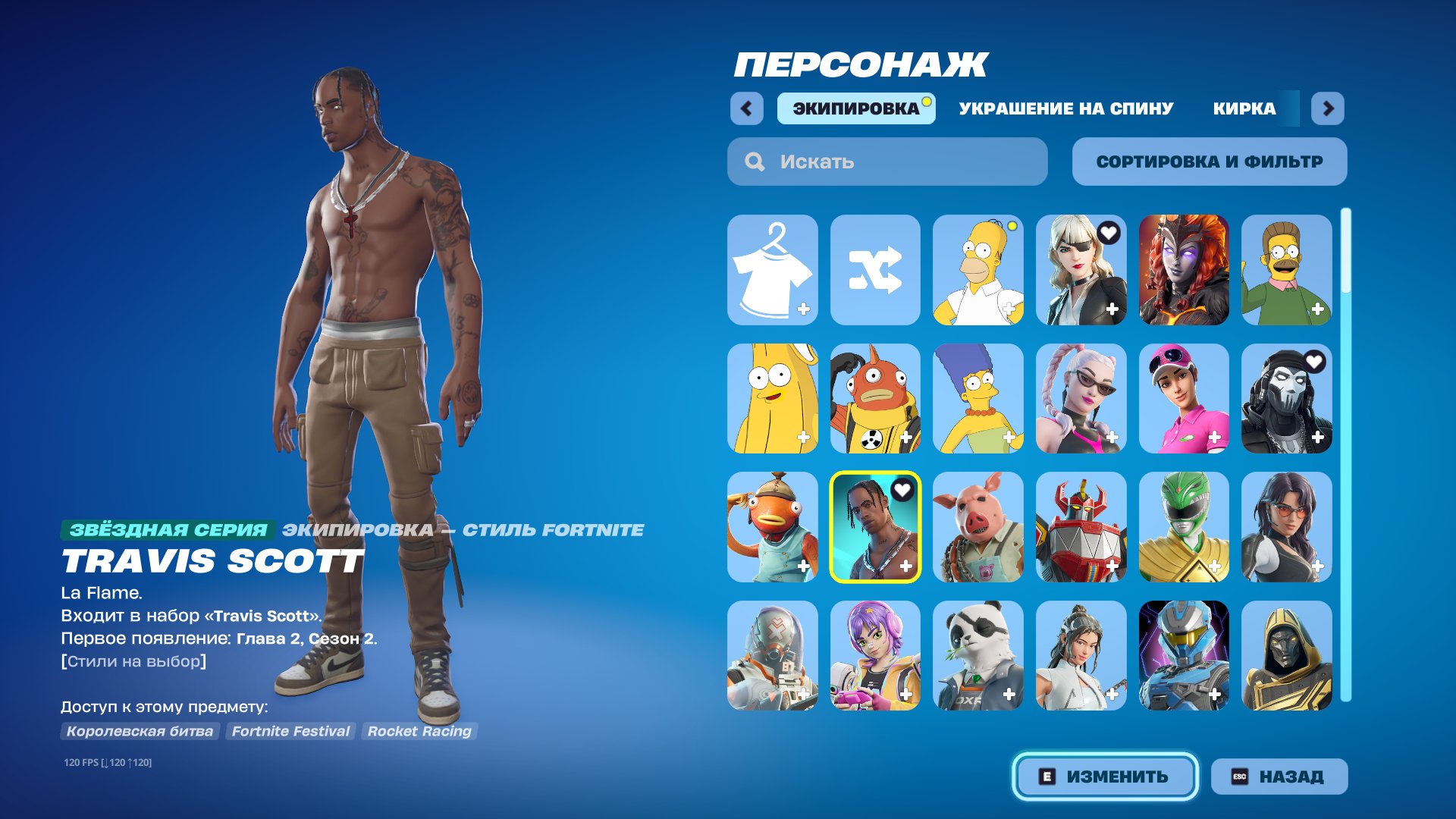Open the СОРТИРОВКА И ФИЛЬТР options
This screenshot has height=819, width=1456.
coord(1209,161)
